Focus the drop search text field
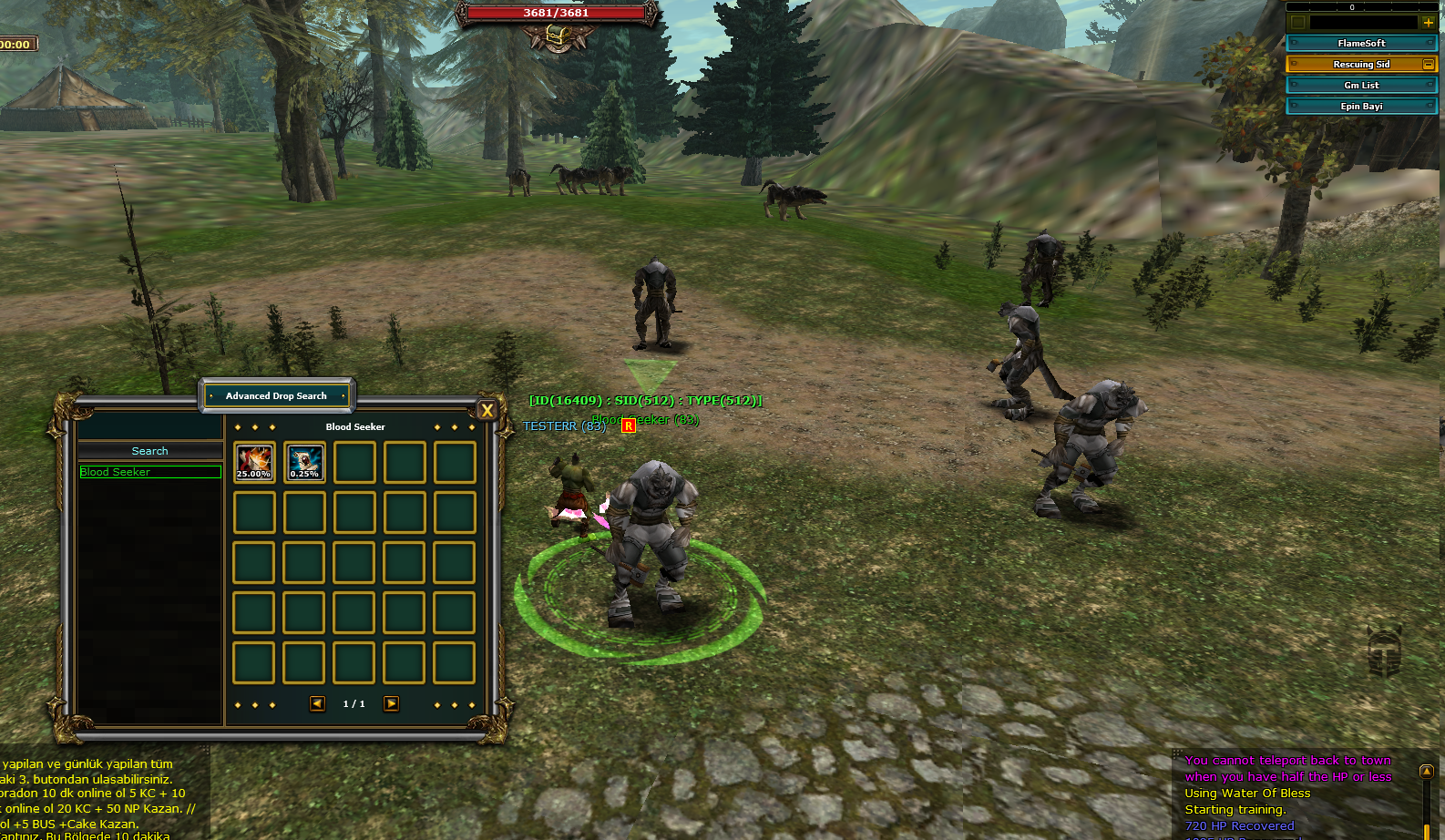Image resolution: width=1445 pixels, height=840 pixels. [x=149, y=427]
